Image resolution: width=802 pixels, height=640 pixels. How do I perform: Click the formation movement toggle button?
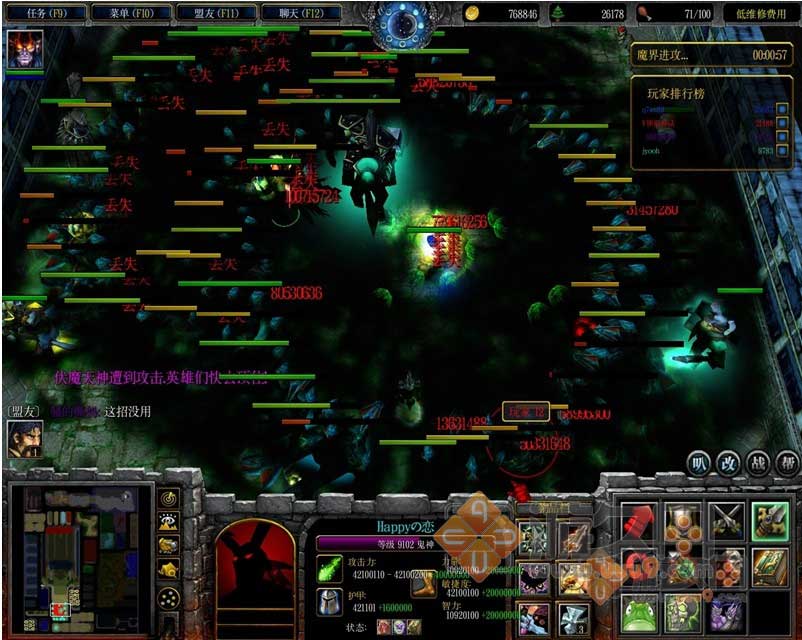click(169, 598)
